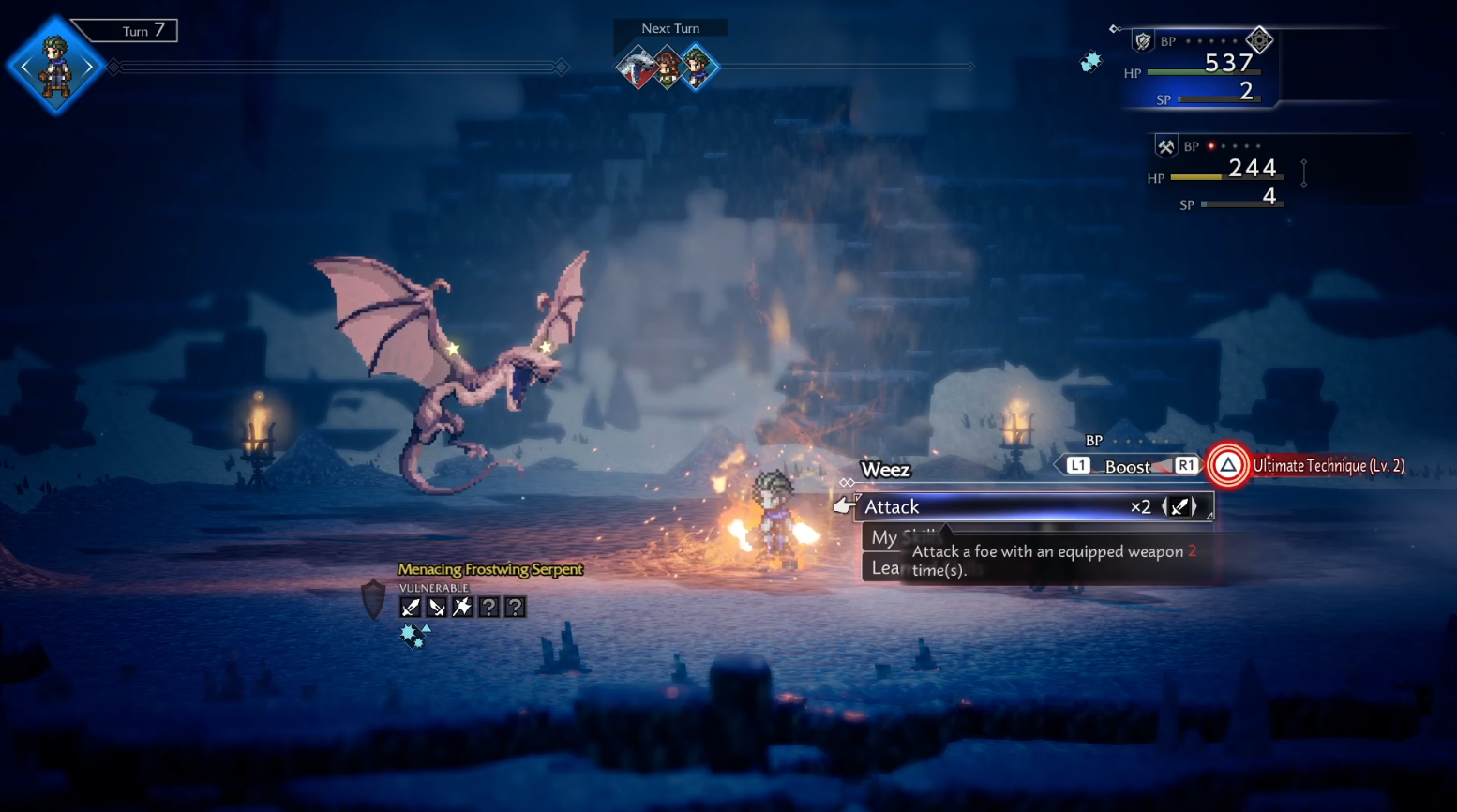This screenshot has height=812, width=1457.
Task: Target the Menacing Frostwing Serpent nameplate
Action: [x=489, y=569]
